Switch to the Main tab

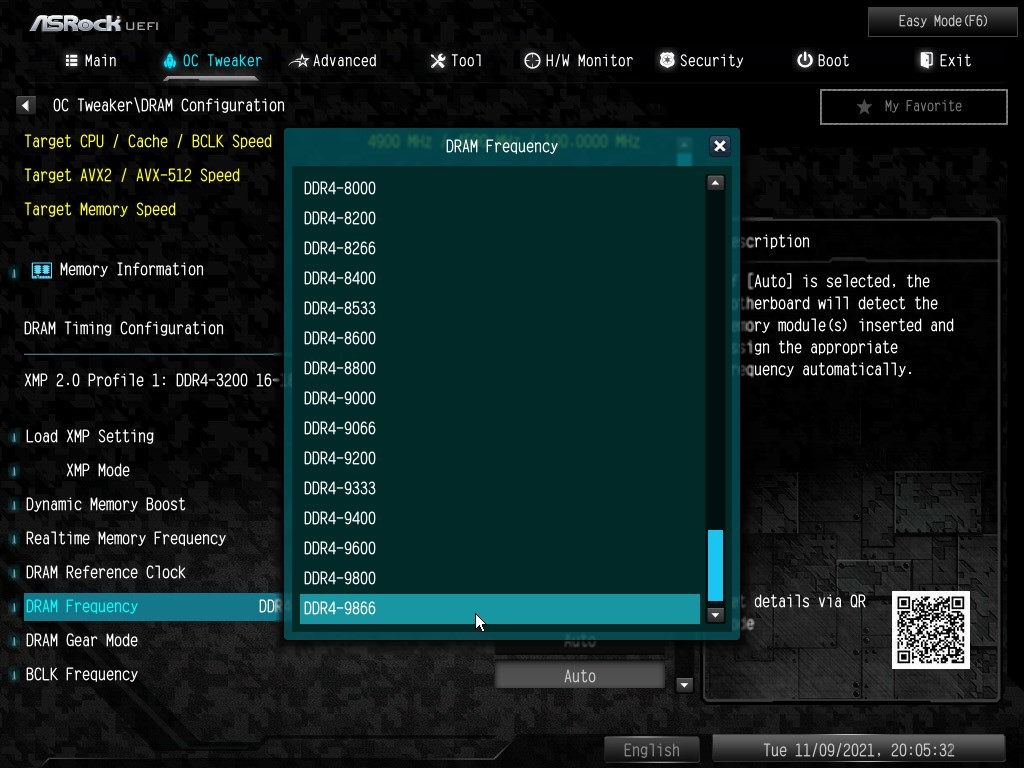click(x=91, y=61)
